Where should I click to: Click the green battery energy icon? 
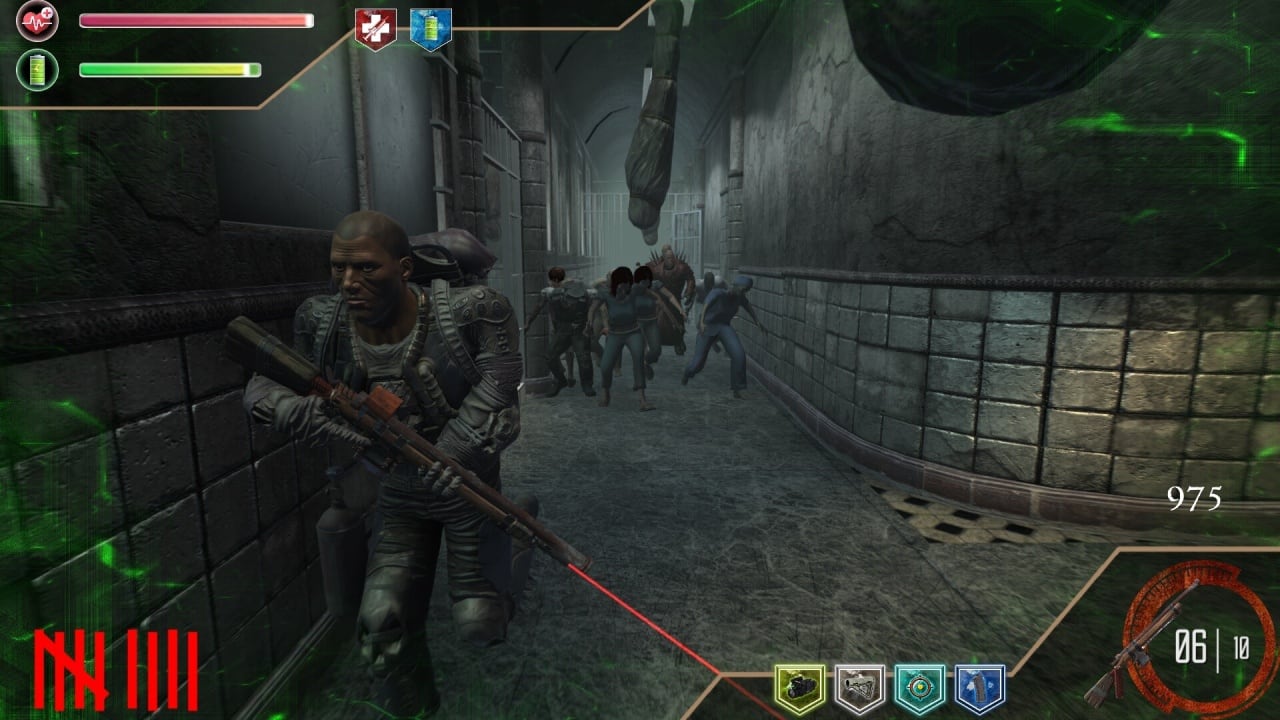(37, 70)
